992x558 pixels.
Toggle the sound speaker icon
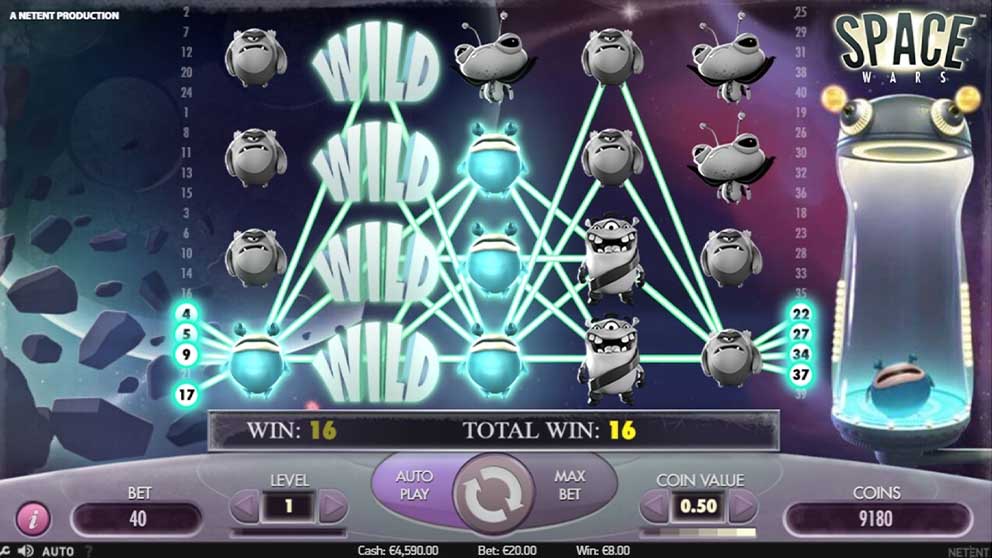click(26, 551)
